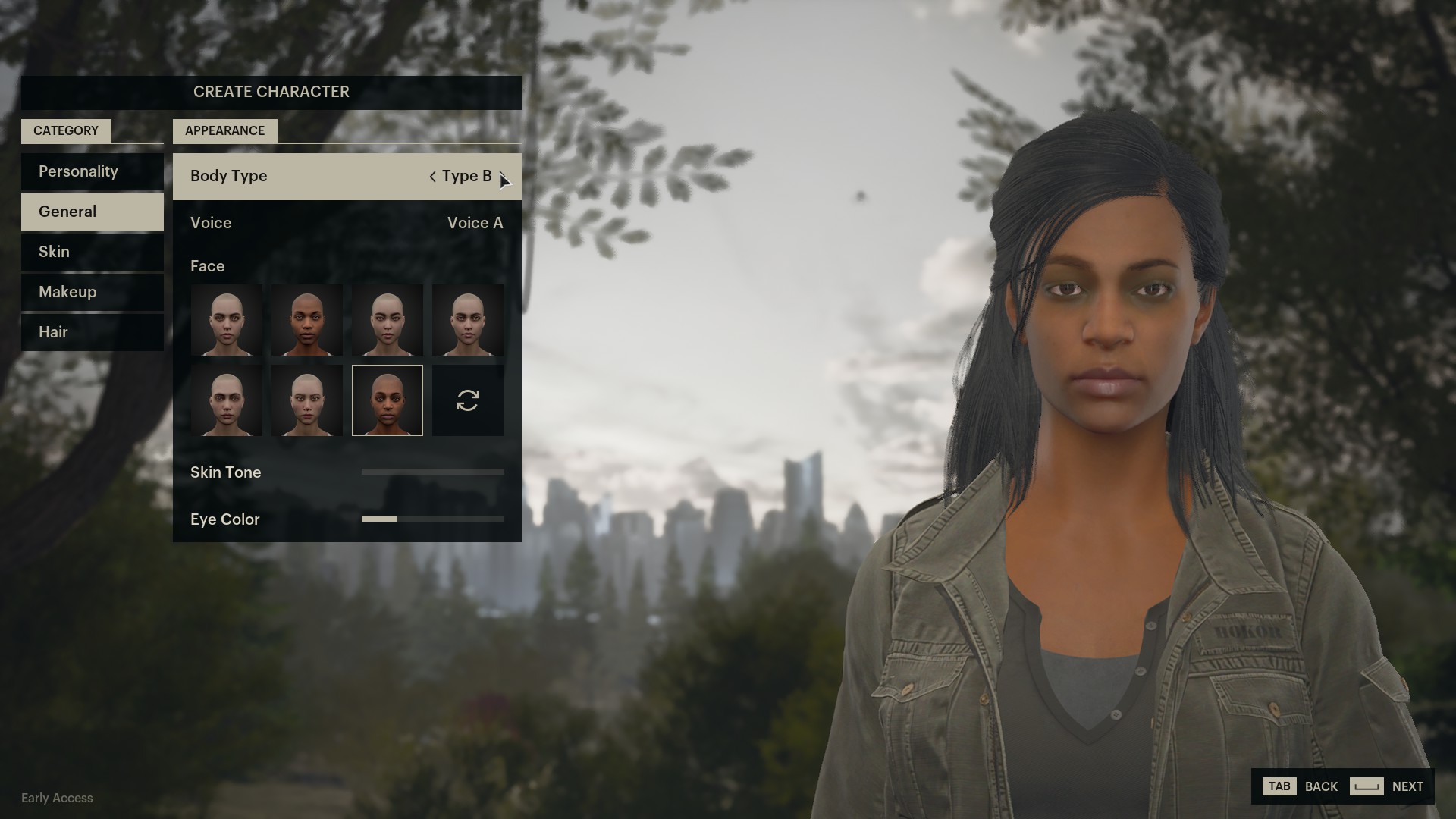Select the first face preset thumbnail

pyautogui.click(x=226, y=320)
